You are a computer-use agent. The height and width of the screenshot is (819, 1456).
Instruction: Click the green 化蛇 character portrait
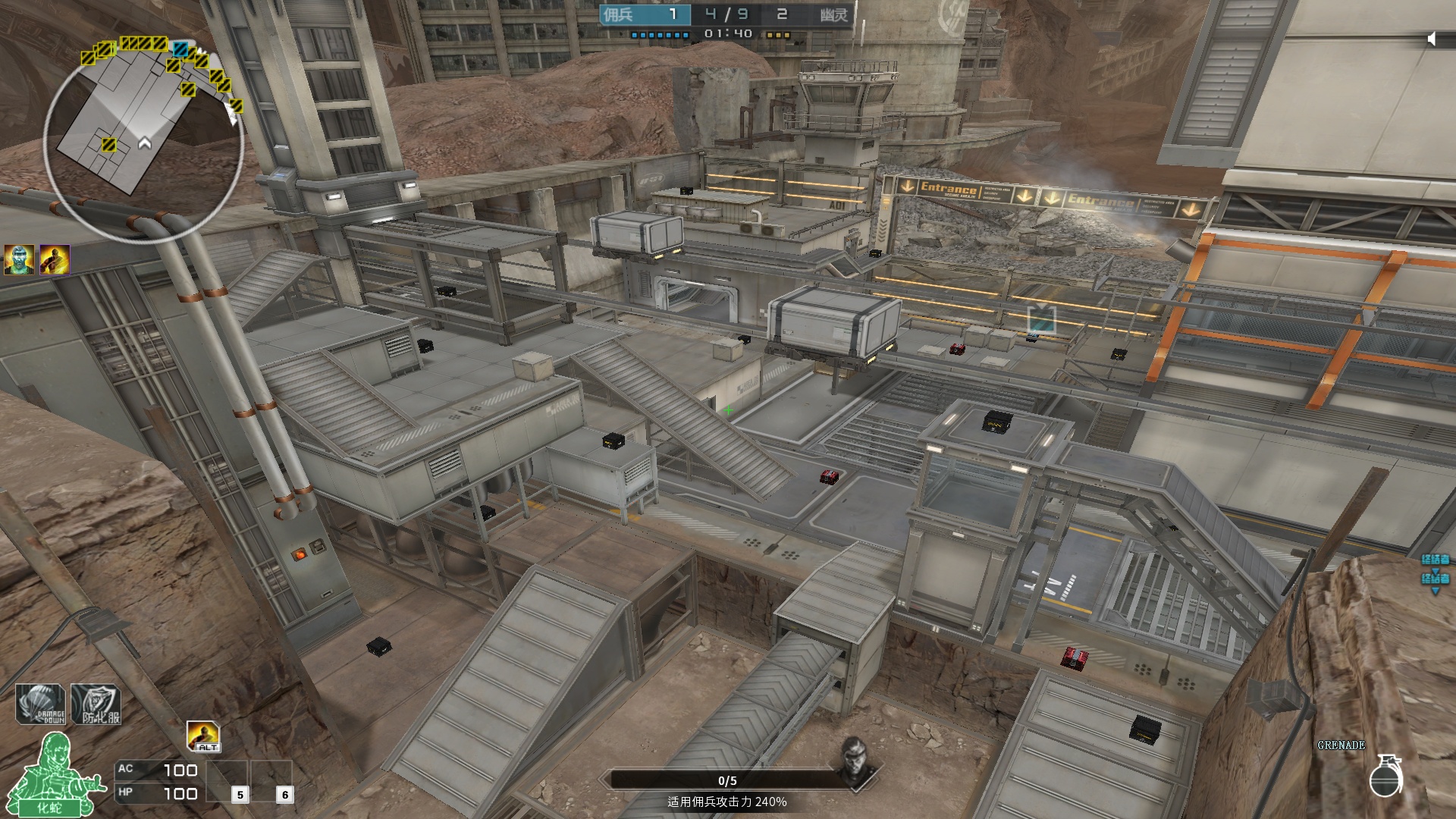(55, 775)
